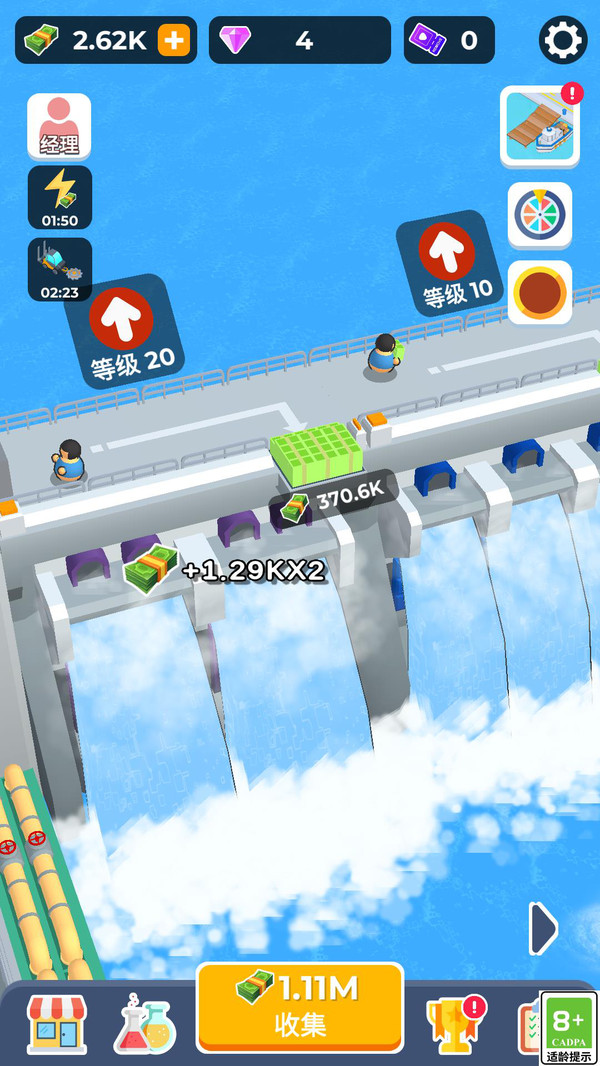The width and height of the screenshot is (600, 1066).
Task: Upgrade the 等级 10 station arrow
Action: (x=446, y=252)
